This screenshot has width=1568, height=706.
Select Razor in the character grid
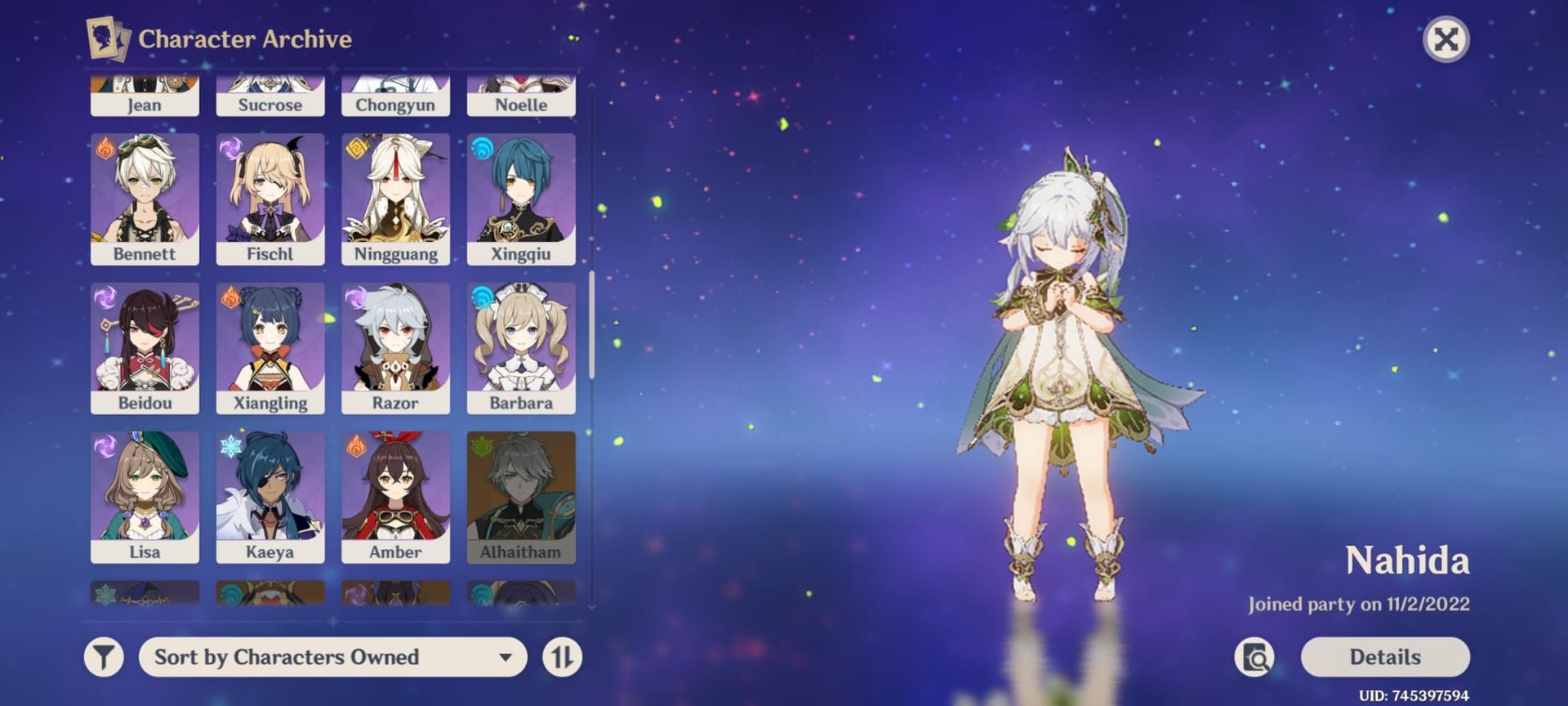tap(395, 348)
